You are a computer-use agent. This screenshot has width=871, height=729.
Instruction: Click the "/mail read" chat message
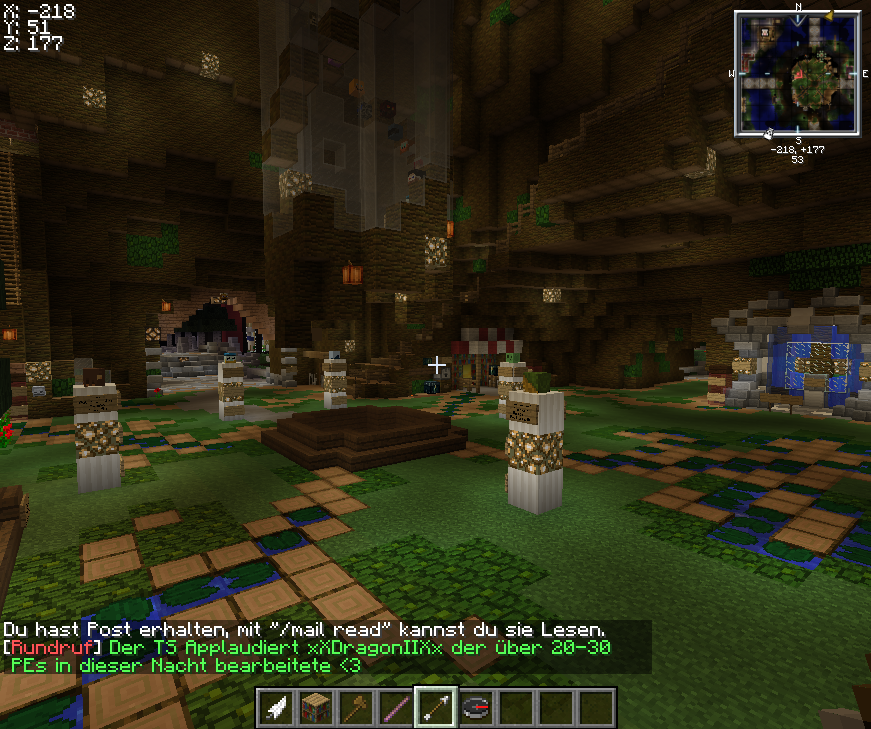pyautogui.click(x=304, y=630)
